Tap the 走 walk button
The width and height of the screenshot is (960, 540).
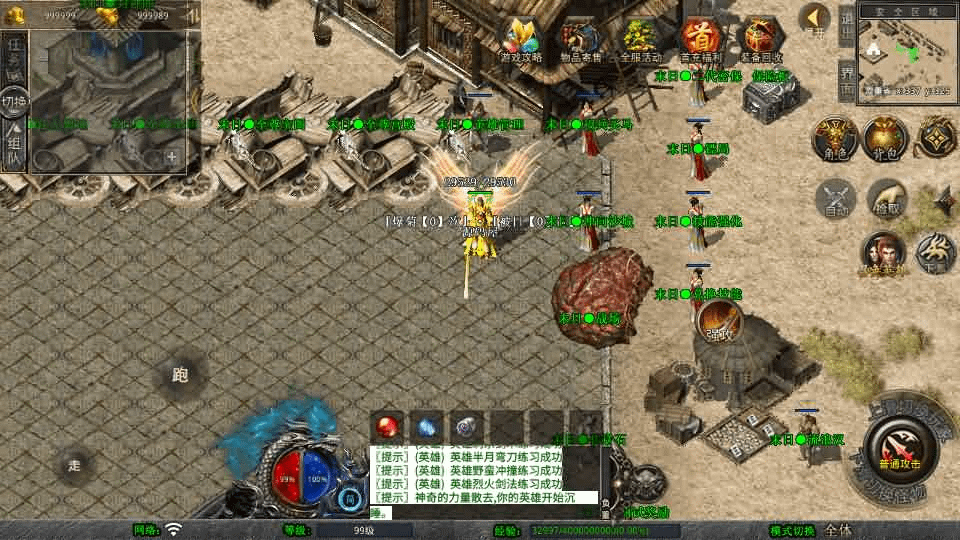click(75, 465)
